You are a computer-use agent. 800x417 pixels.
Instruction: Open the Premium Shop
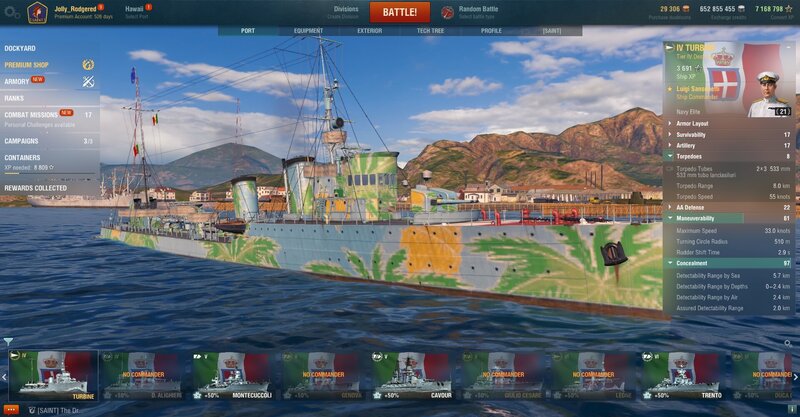point(26,65)
